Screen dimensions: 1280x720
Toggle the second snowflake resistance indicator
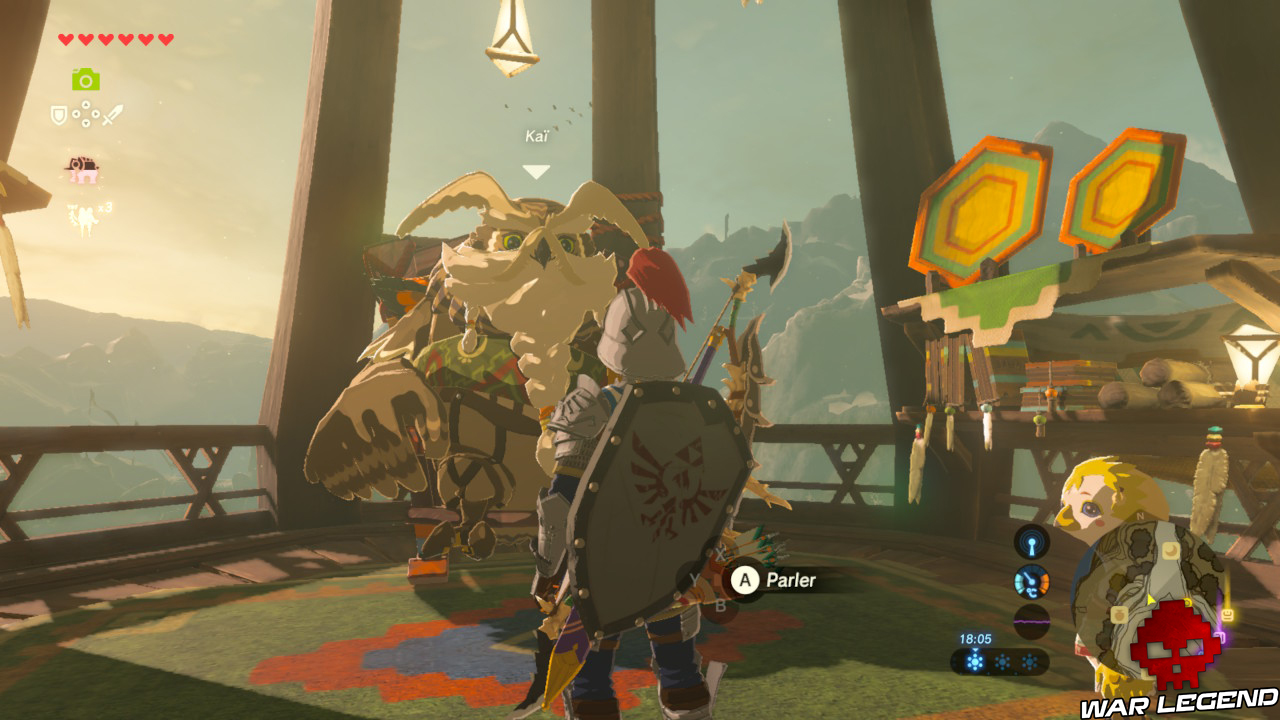(1002, 660)
